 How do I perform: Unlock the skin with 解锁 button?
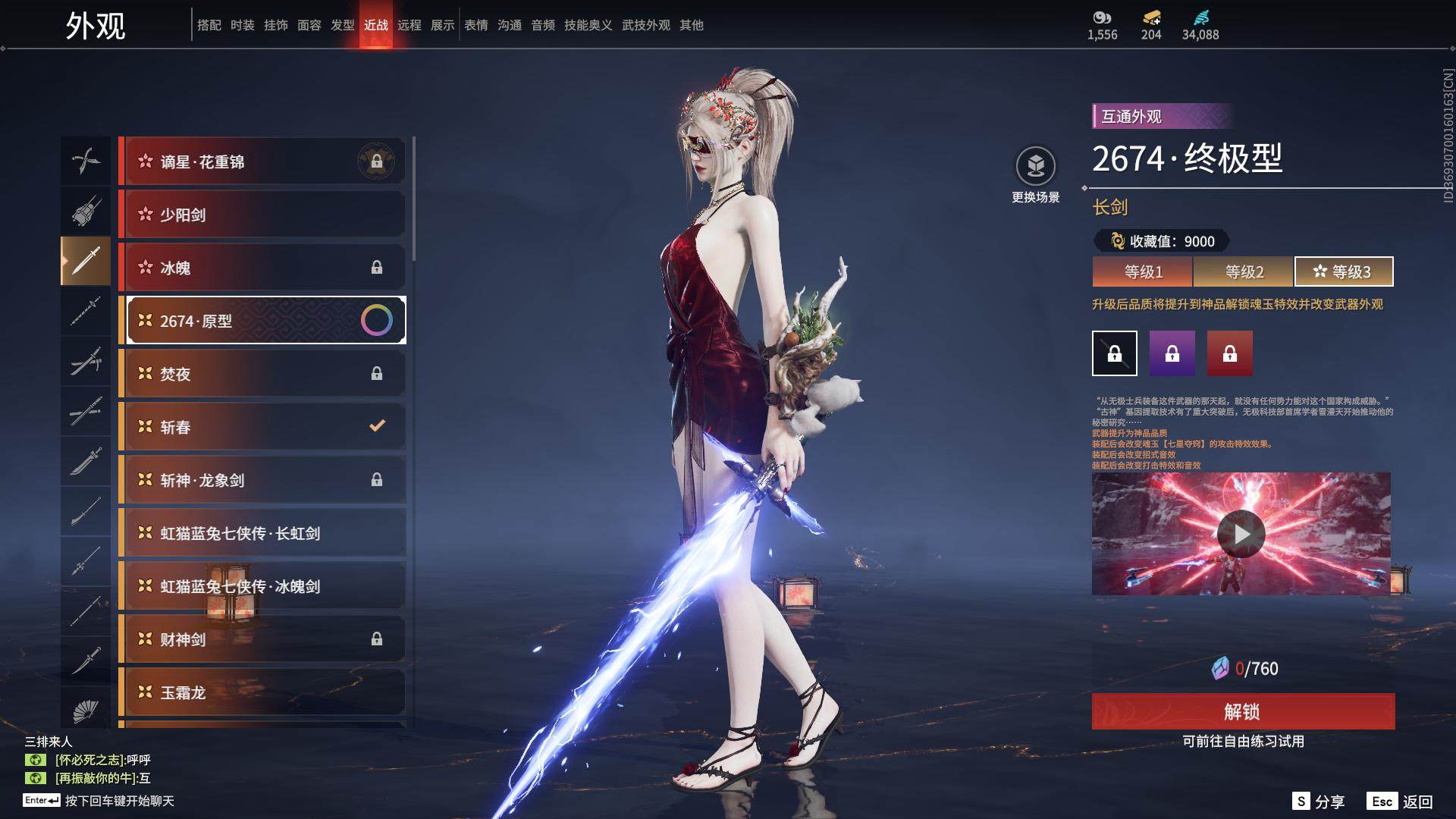pos(1243,711)
